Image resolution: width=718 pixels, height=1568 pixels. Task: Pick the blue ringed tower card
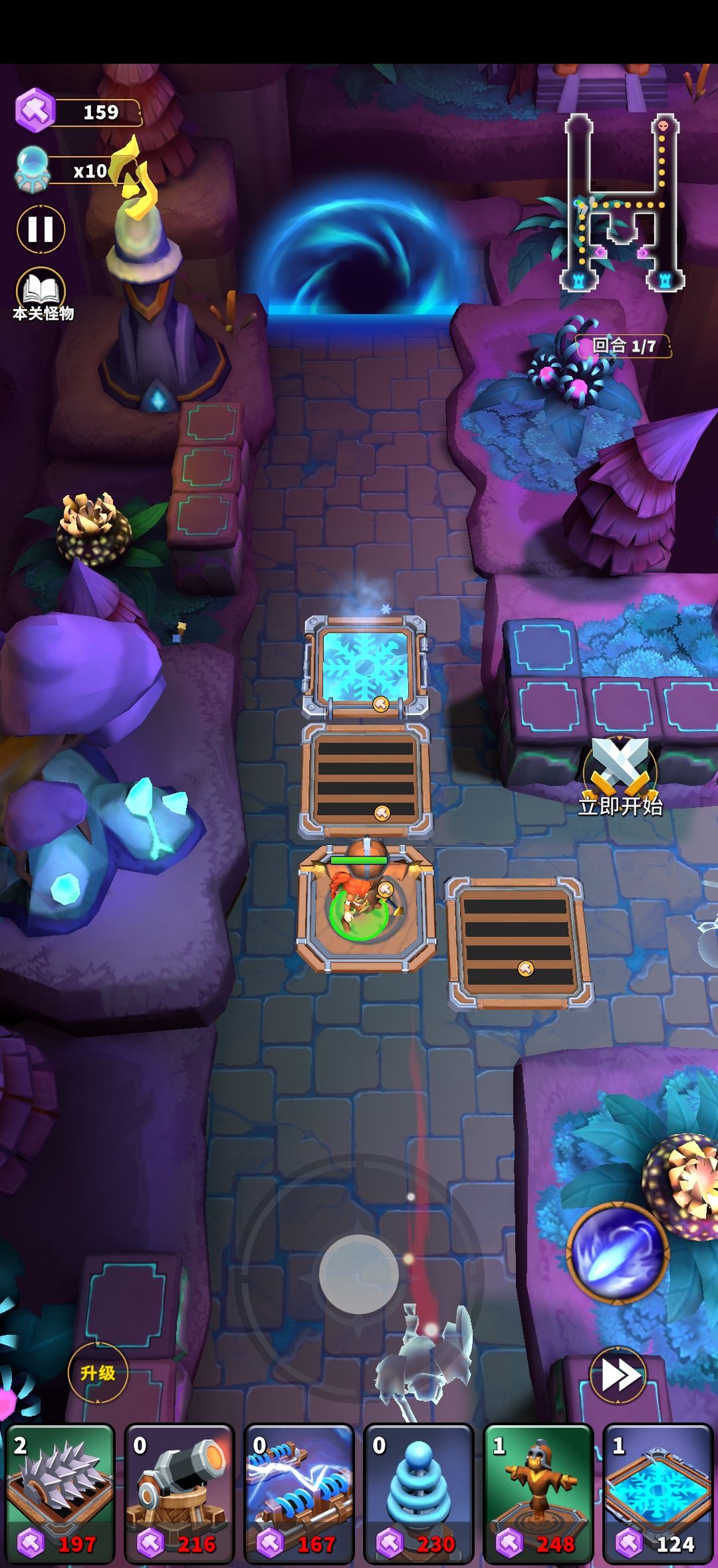(419, 1492)
